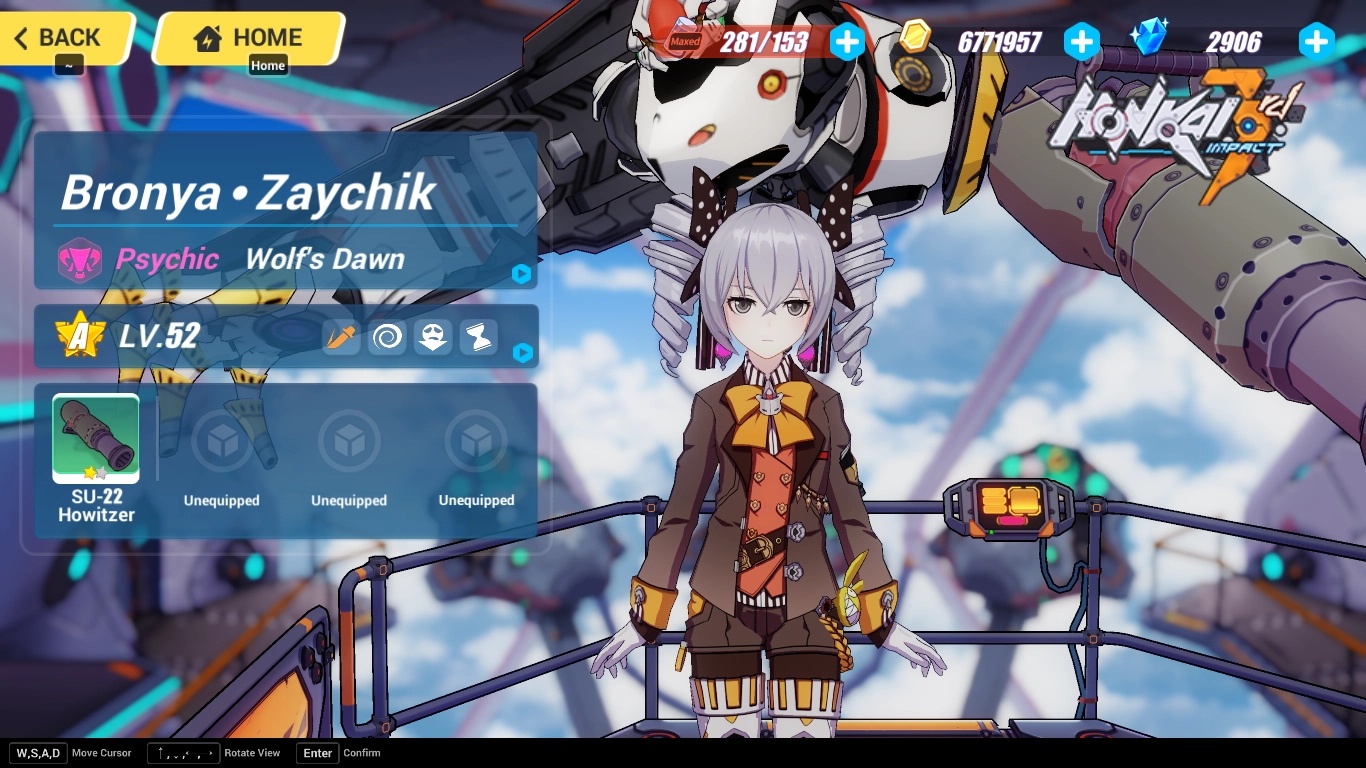This screenshot has height=768, width=1366.
Task: Expand details beside Wolf's Dawn title
Action: coord(522,274)
